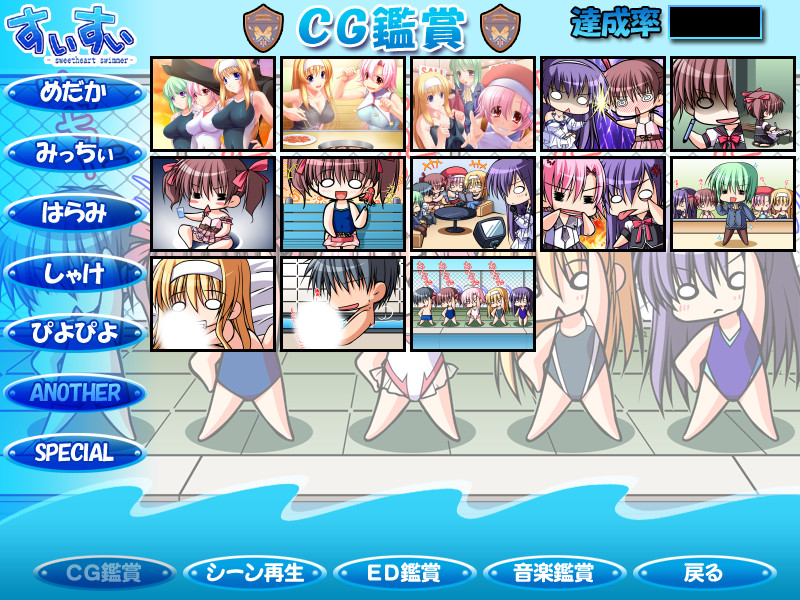Open 音楽鑑賞 music player
This screenshot has height=600, width=800.
pos(554,573)
